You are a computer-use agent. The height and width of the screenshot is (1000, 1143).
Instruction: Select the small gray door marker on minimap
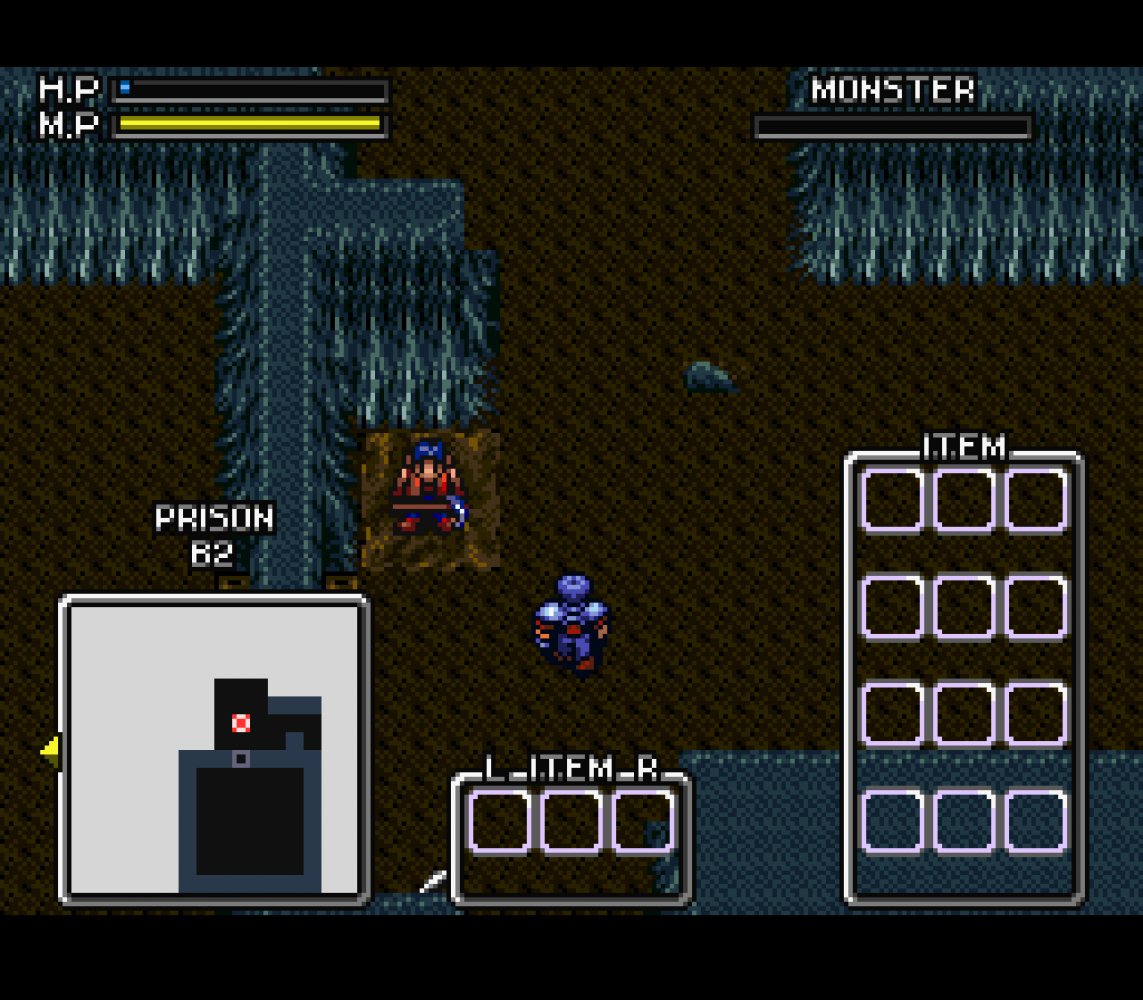pos(240,759)
